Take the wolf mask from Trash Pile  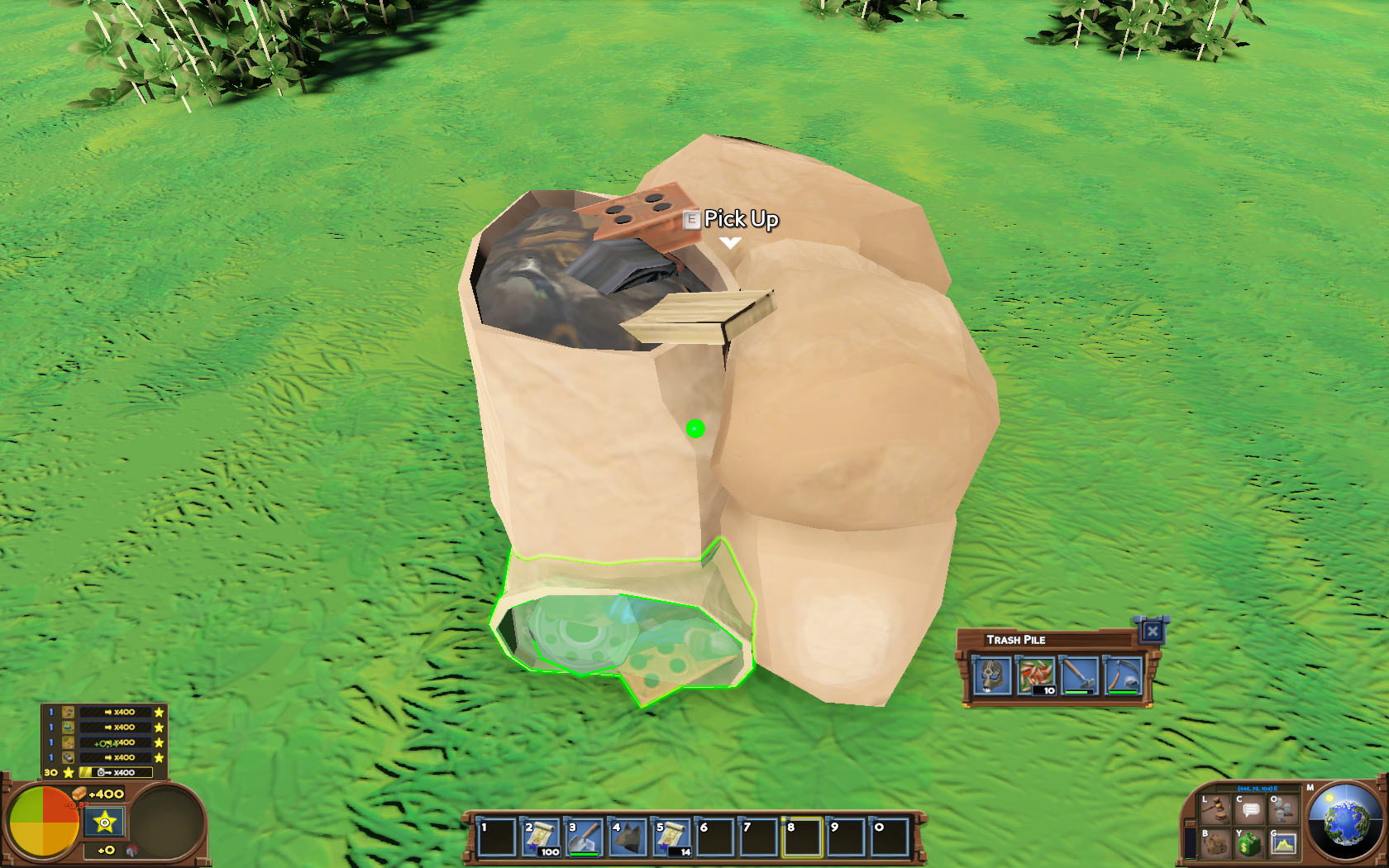pyautogui.click(x=991, y=675)
